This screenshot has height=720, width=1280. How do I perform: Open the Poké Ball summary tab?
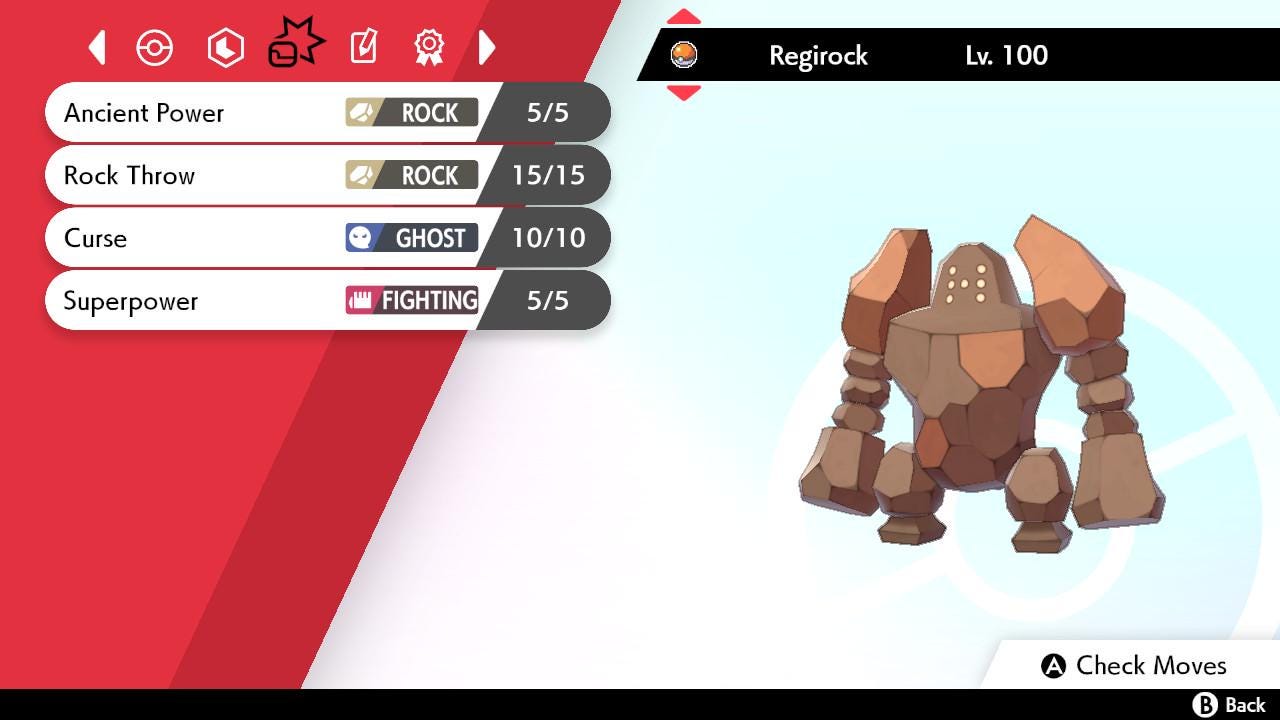(155, 48)
